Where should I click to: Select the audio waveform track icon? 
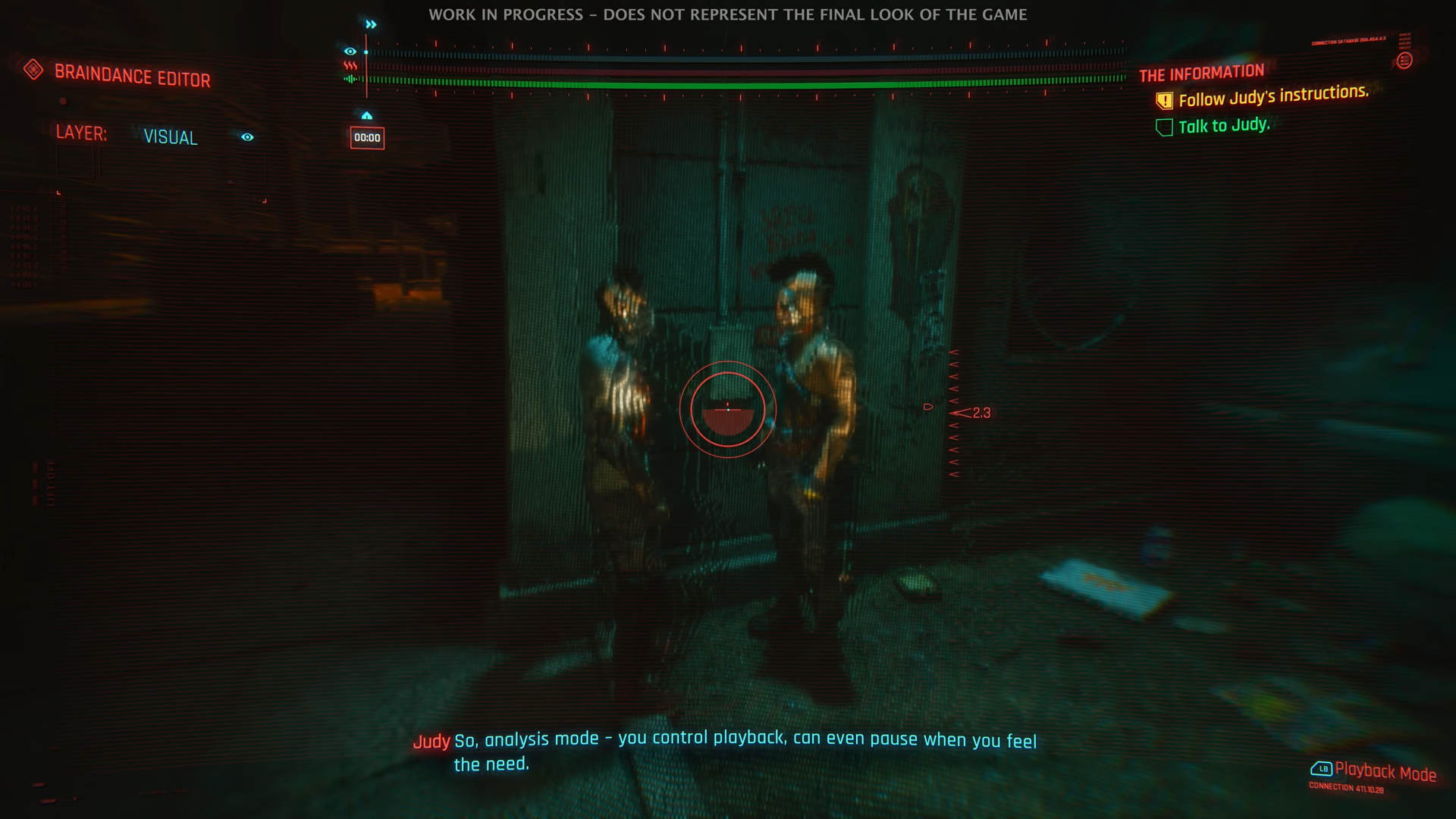coord(350,78)
